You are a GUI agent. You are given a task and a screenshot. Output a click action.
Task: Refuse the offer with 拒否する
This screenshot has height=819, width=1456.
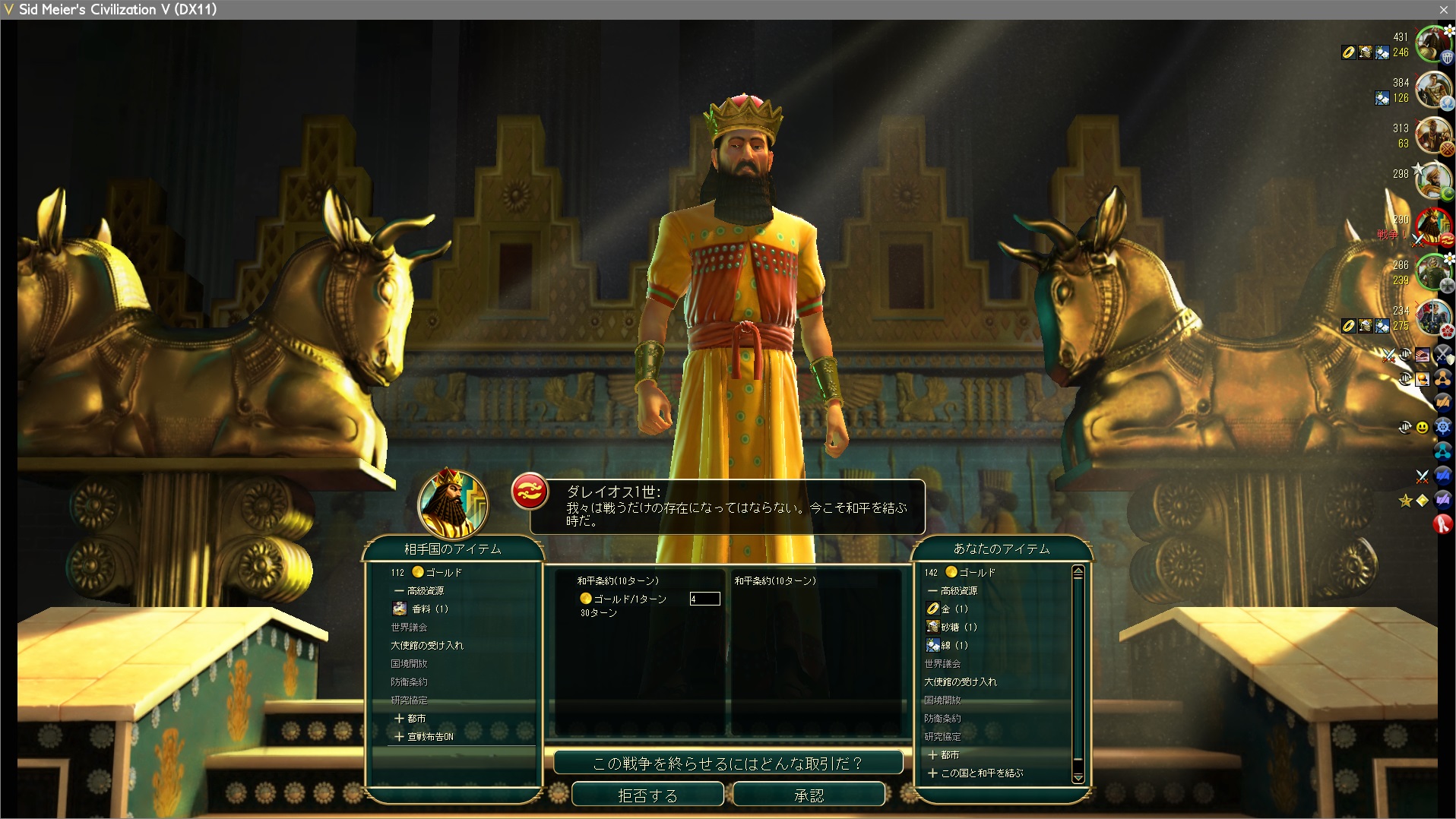pos(647,795)
